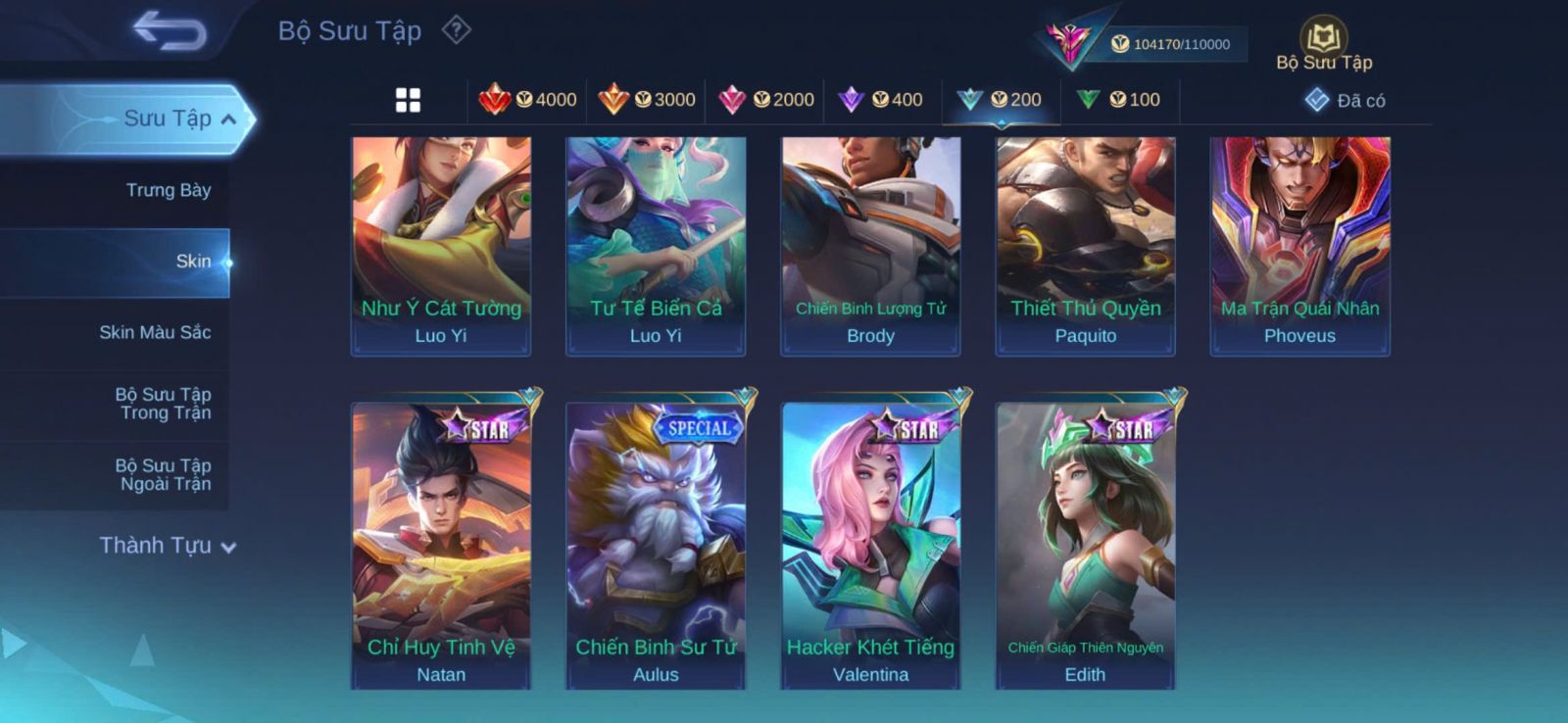Image resolution: width=1568 pixels, height=723 pixels.
Task: Open the Trưng Bày sidebar entry
Action: point(168,190)
